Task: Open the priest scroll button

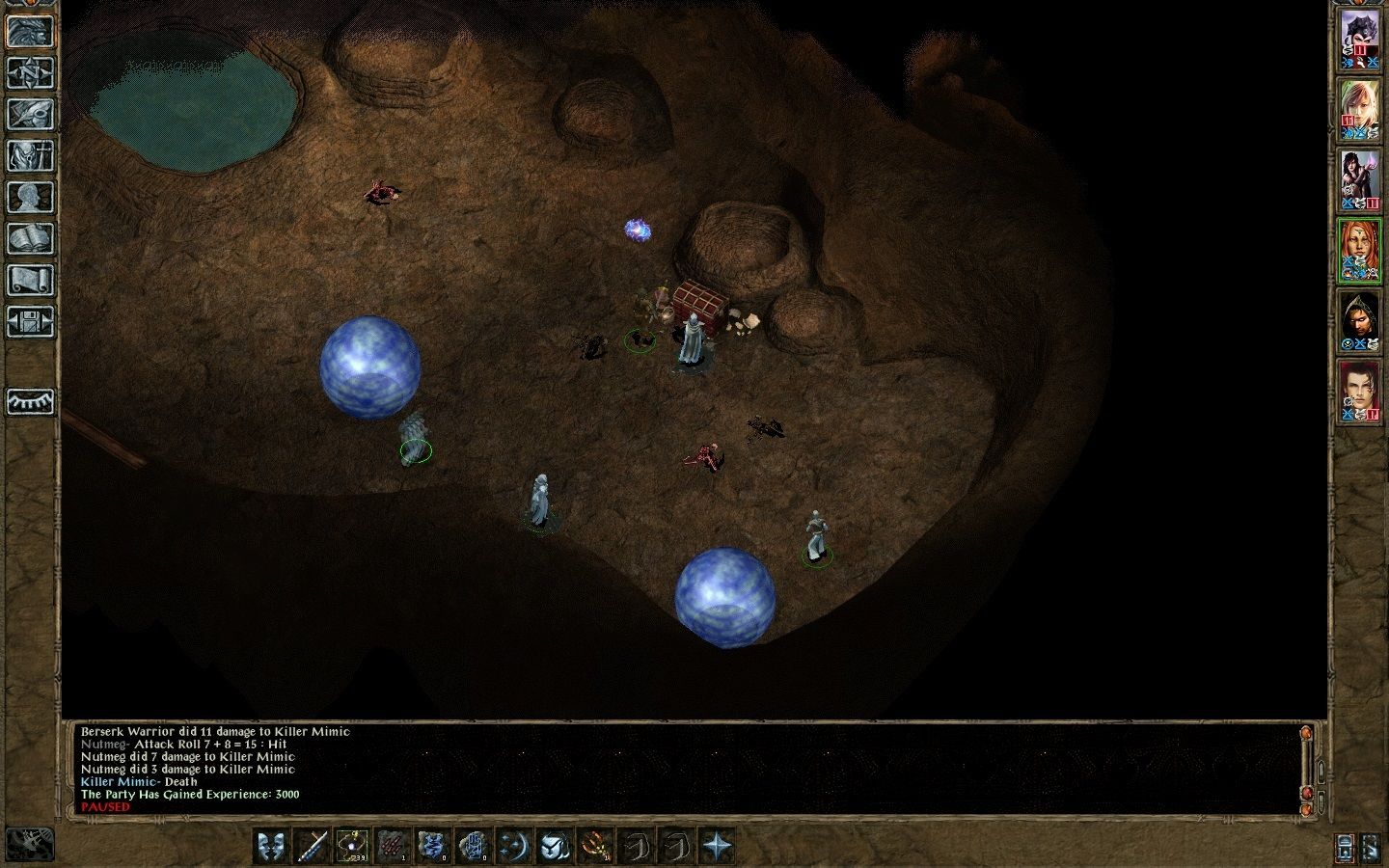Action: [x=30, y=281]
